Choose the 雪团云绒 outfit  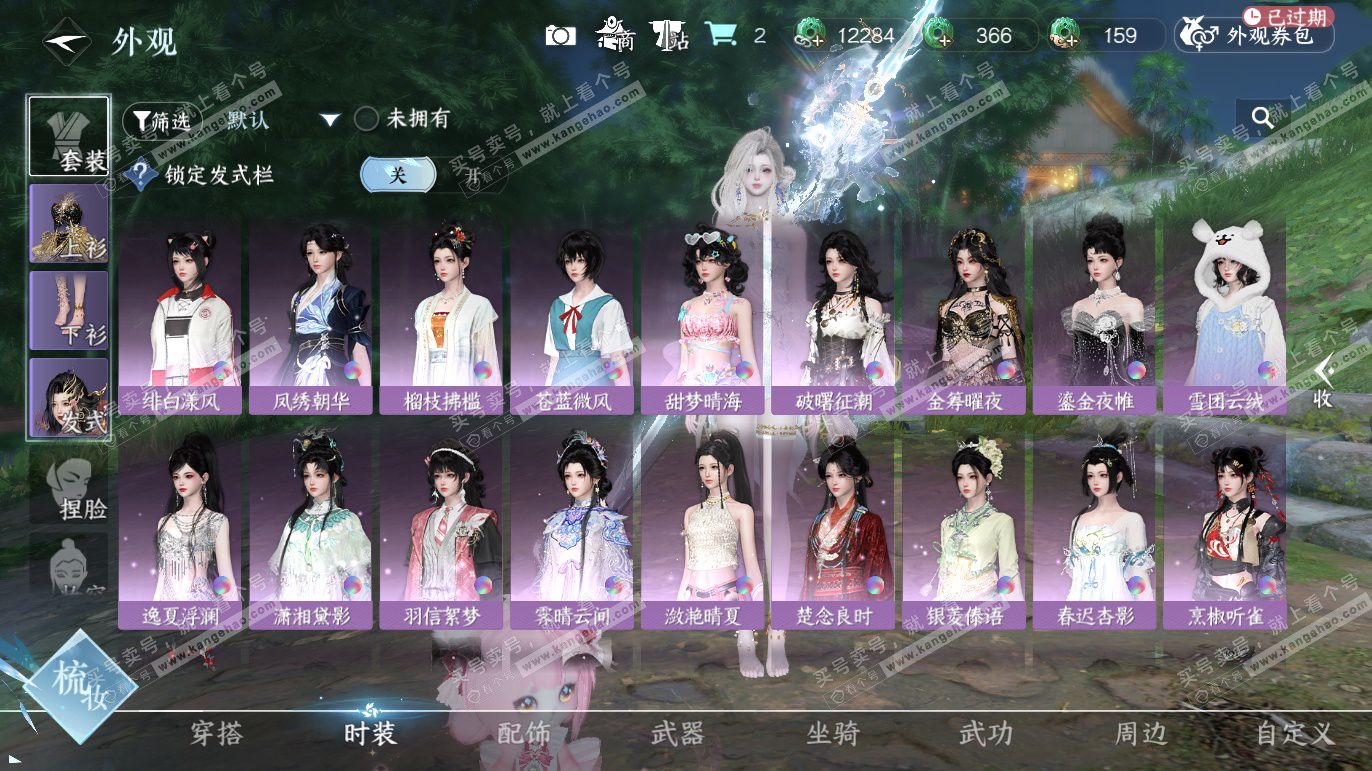point(1224,318)
